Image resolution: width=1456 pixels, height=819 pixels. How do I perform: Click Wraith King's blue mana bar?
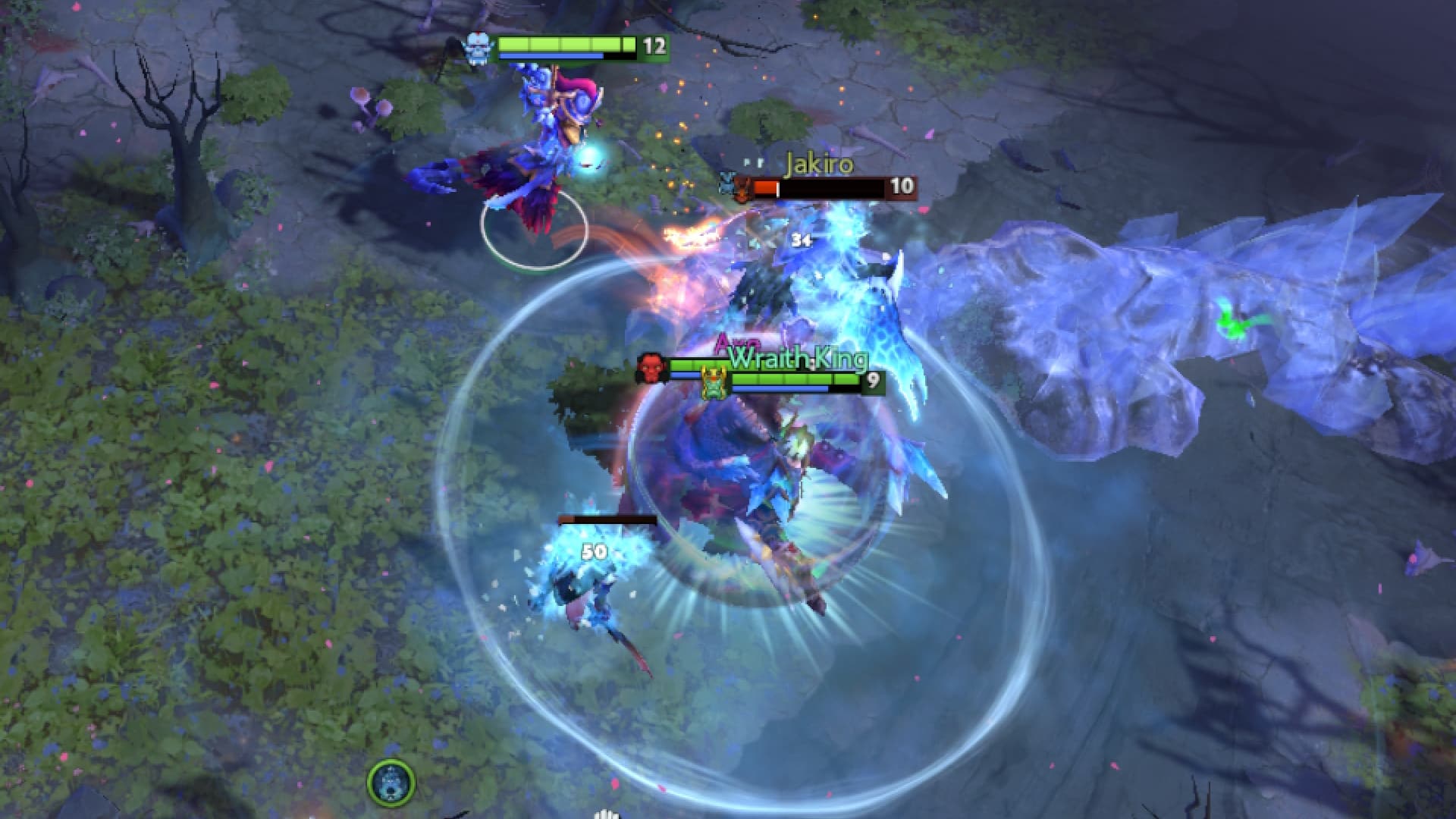pyautogui.click(x=781, y=388)
